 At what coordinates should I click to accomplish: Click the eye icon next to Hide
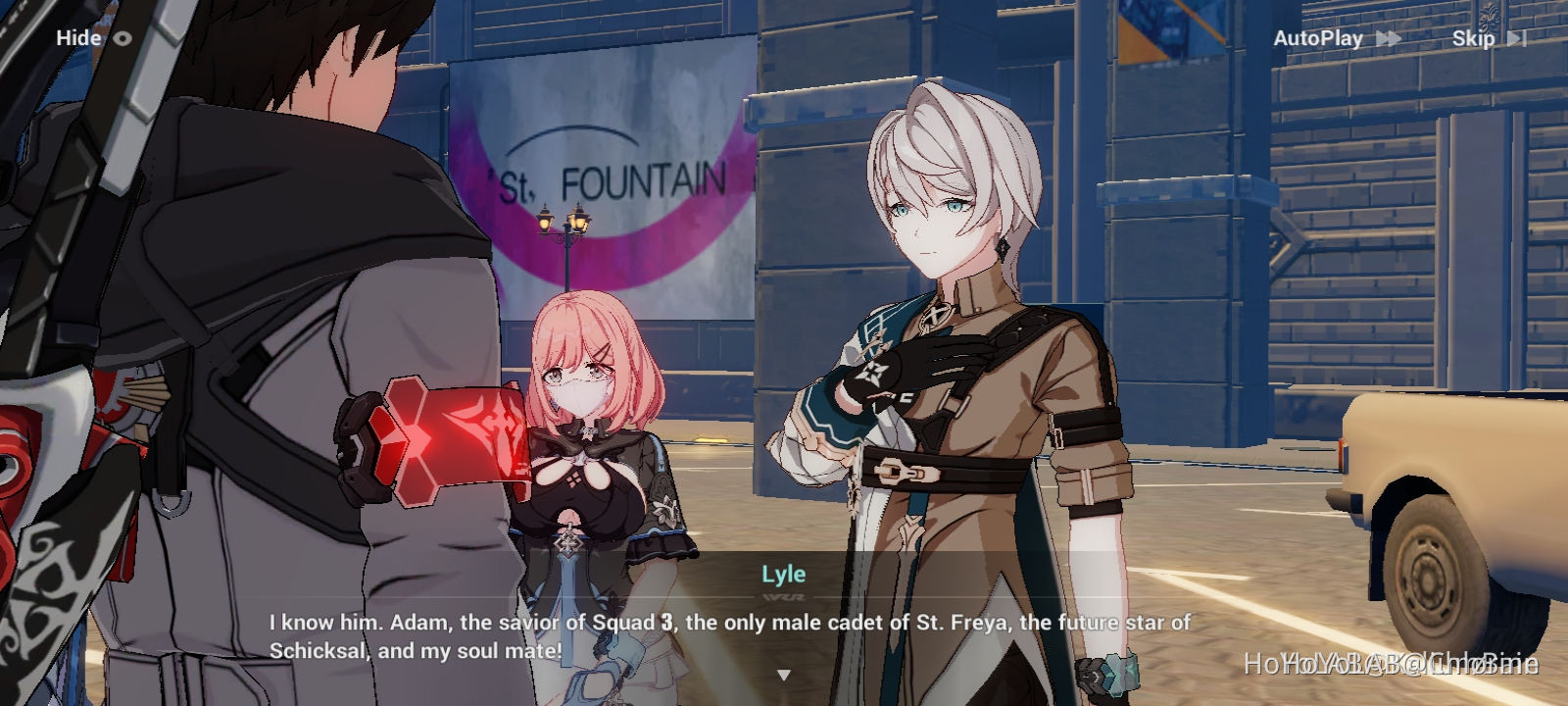(x=123, y=37)
